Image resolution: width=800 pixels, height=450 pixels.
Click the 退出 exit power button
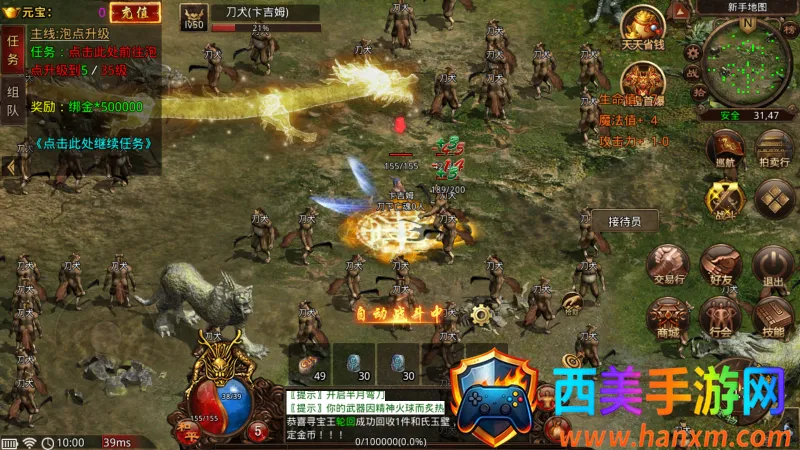point(773,266)
